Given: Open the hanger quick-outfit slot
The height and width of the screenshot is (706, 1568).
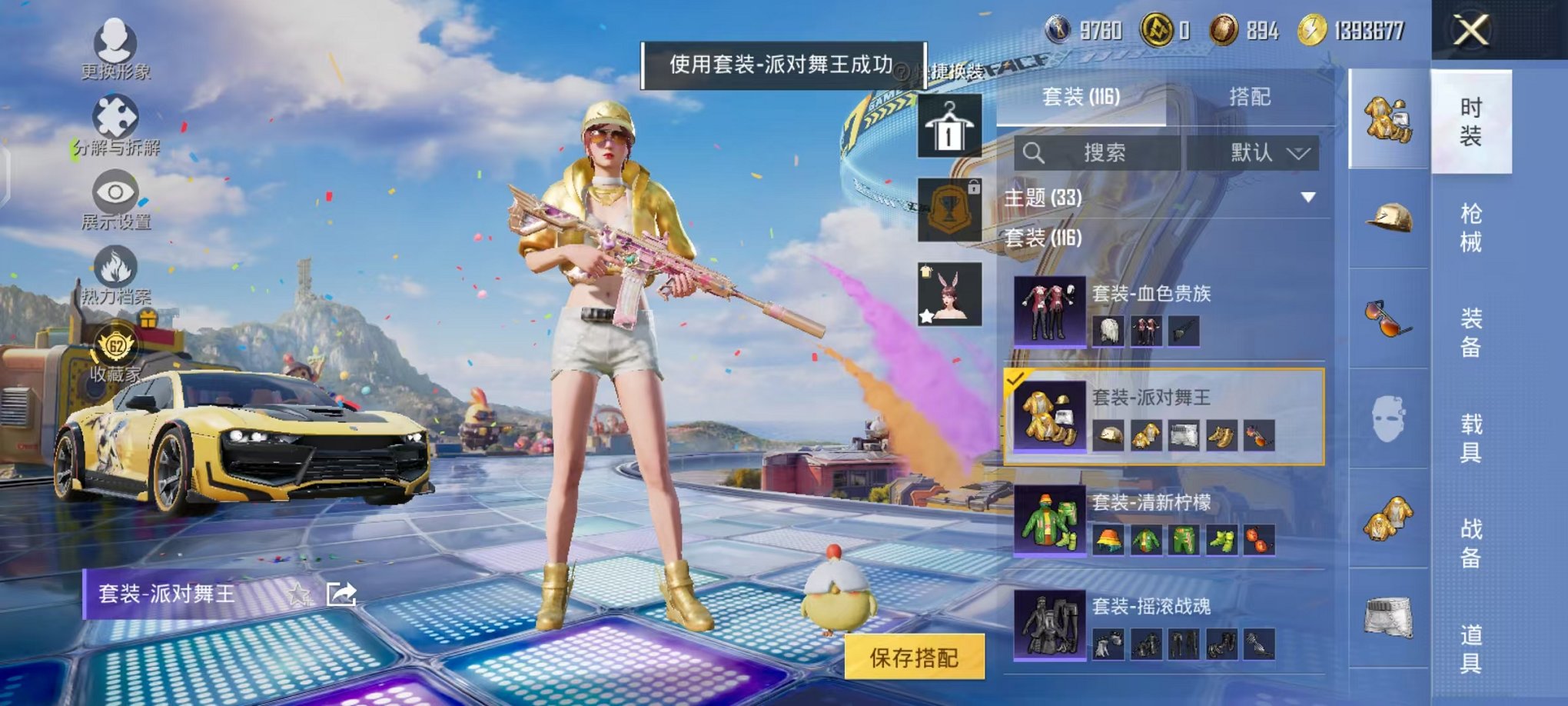Looking at the screenshot, I should (948, 123).
